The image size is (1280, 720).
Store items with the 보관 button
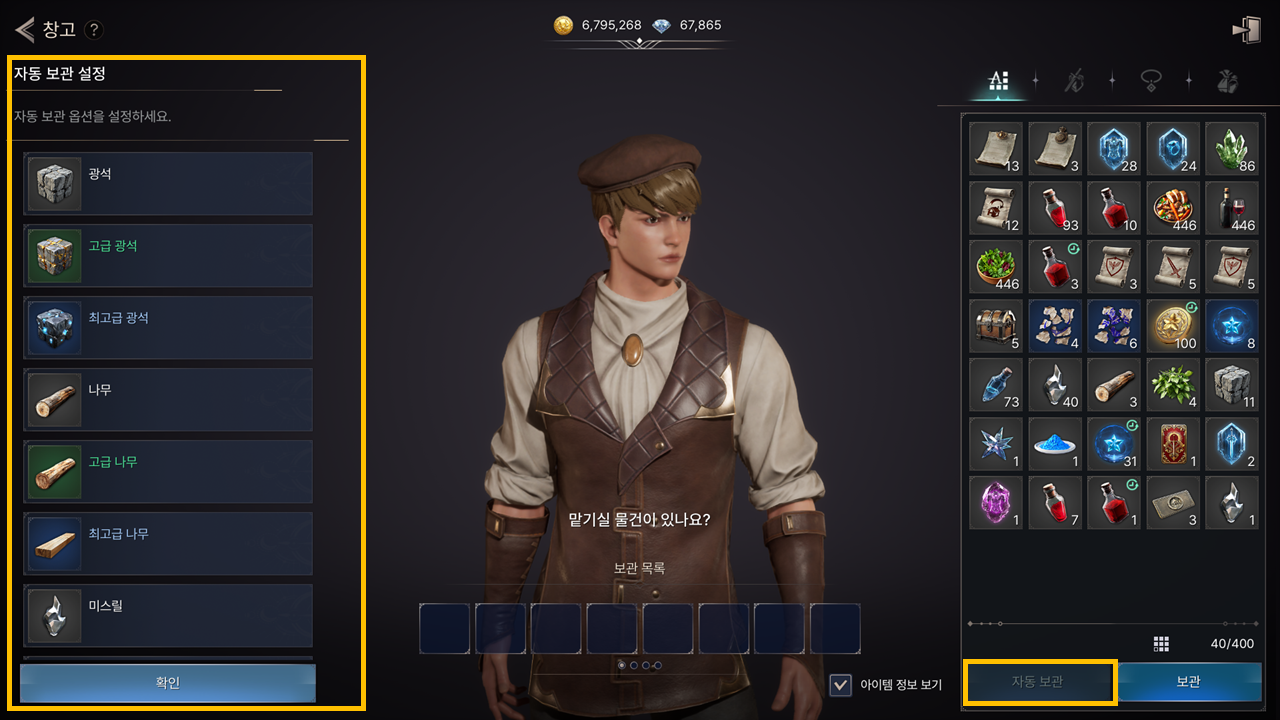tap(1188, 682)
